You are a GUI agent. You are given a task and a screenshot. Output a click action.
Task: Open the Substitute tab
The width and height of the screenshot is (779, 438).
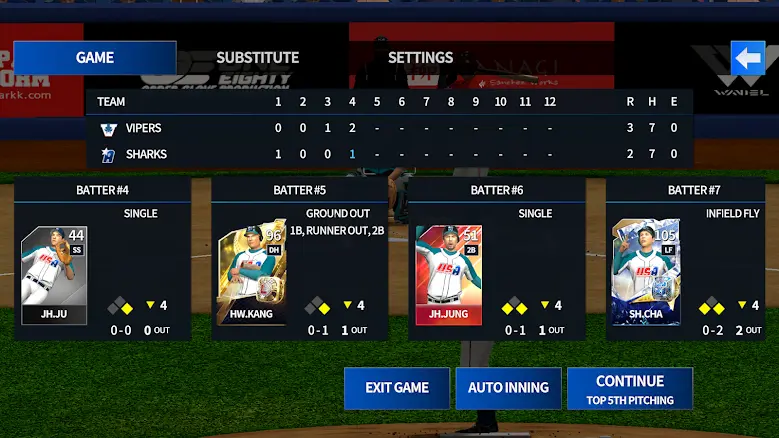[x=258, y=58]
